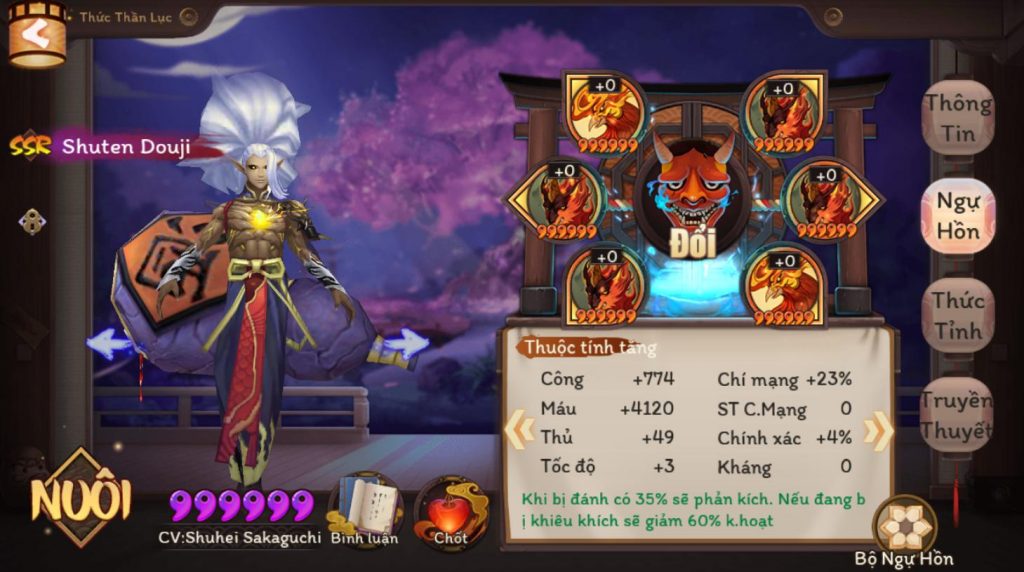
Task: Open Bình luận comments book
Action: pyautogui.click(x=365, y=510)
